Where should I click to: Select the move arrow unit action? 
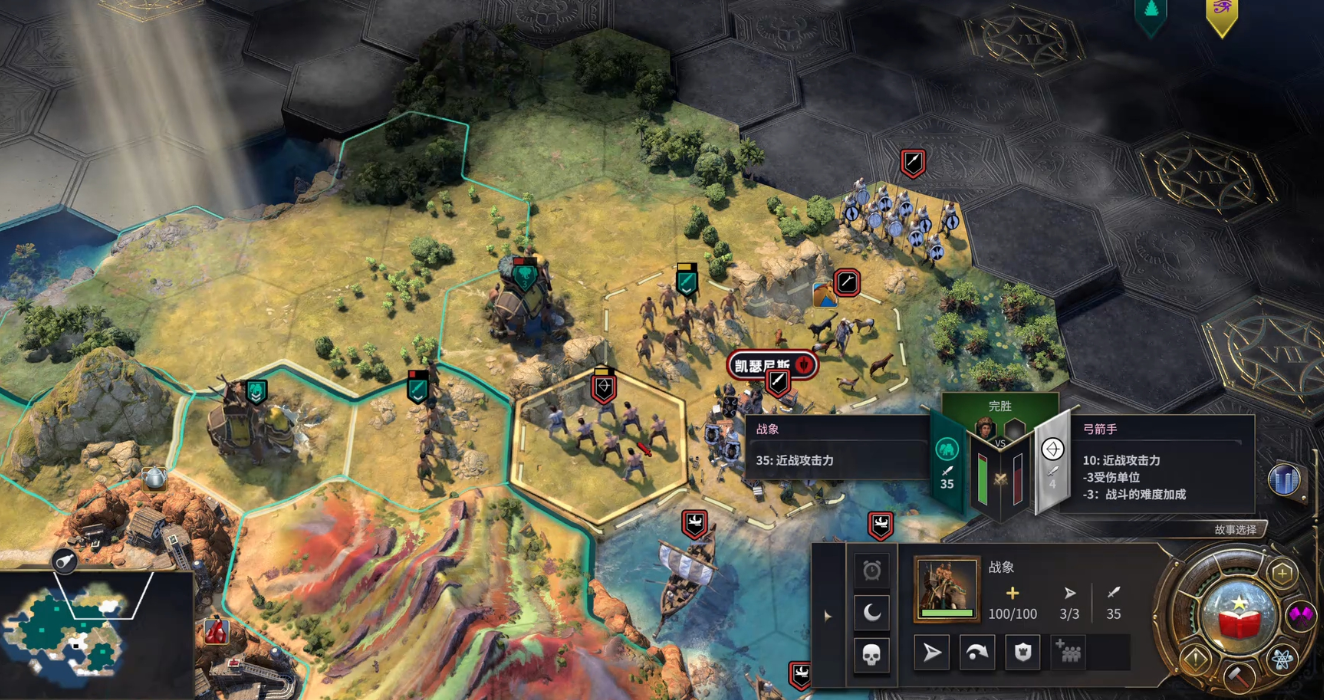tap(932, 653)
